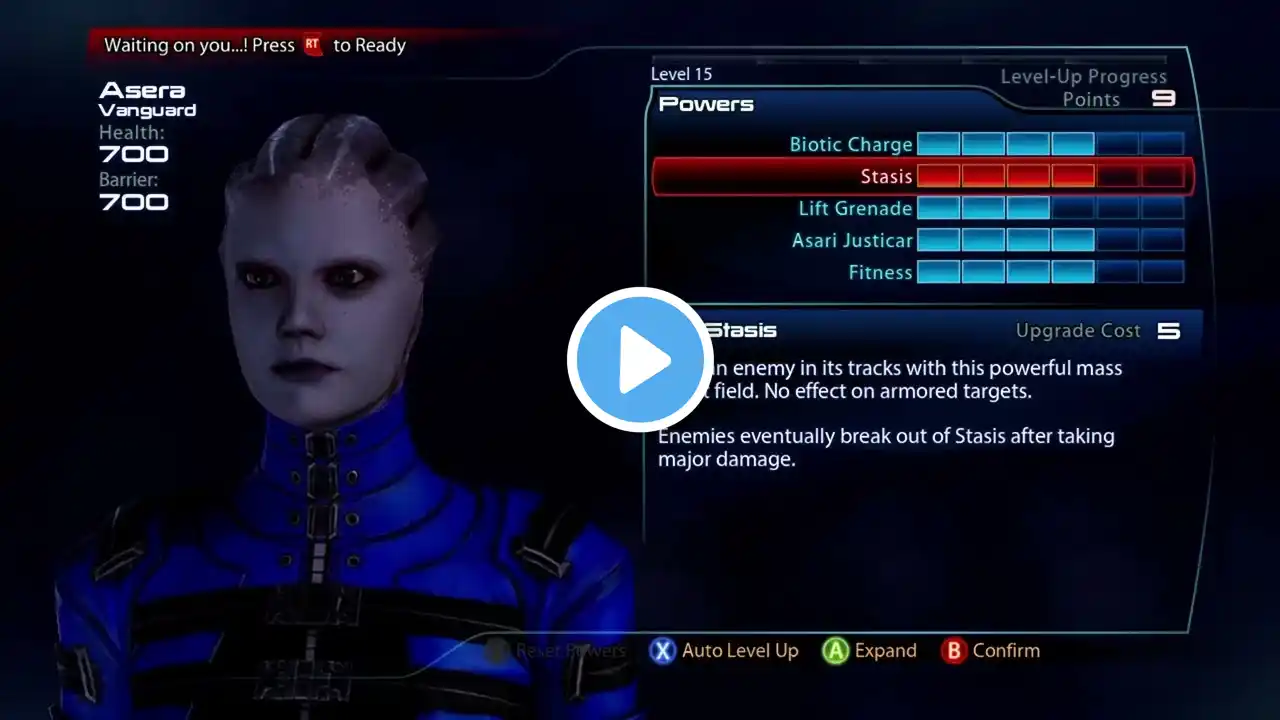The height and width of the screenshot is (720, 1280).
Task: Select the Lift Grenade power
Action: click(x=855, y=209)
